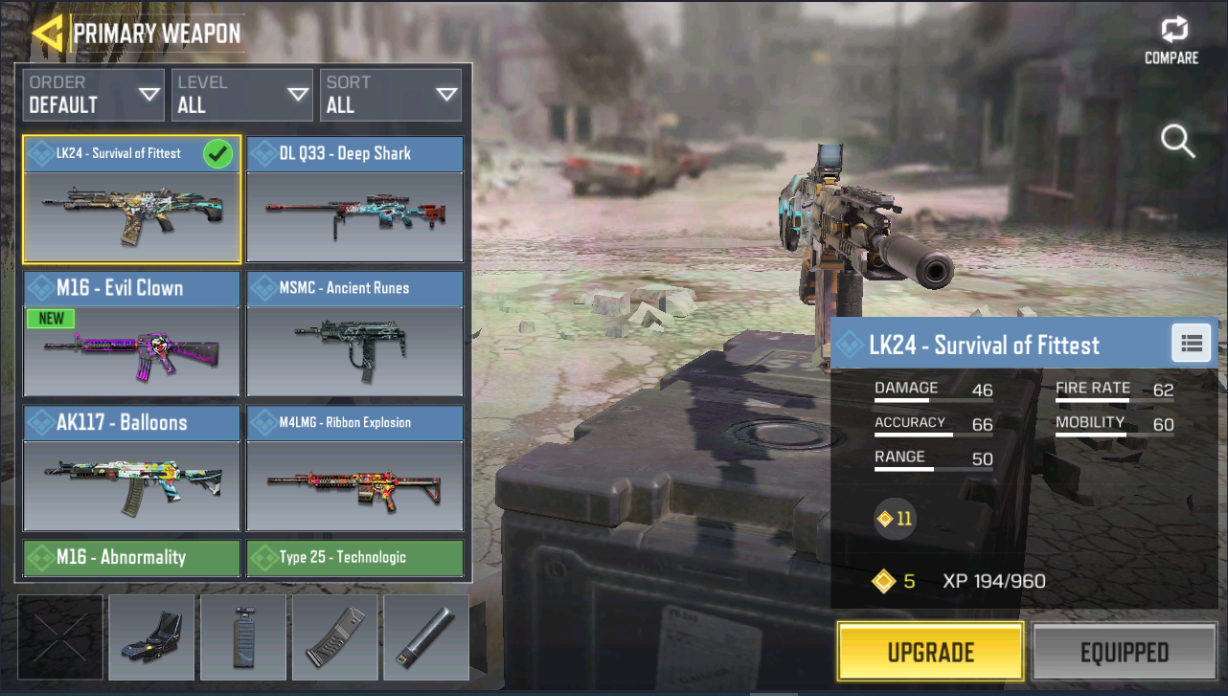Select the M16 Evil Clown rifle
Image resolution: width=1228 pixels, height=696 pixels.
click(x=132, y=334)
